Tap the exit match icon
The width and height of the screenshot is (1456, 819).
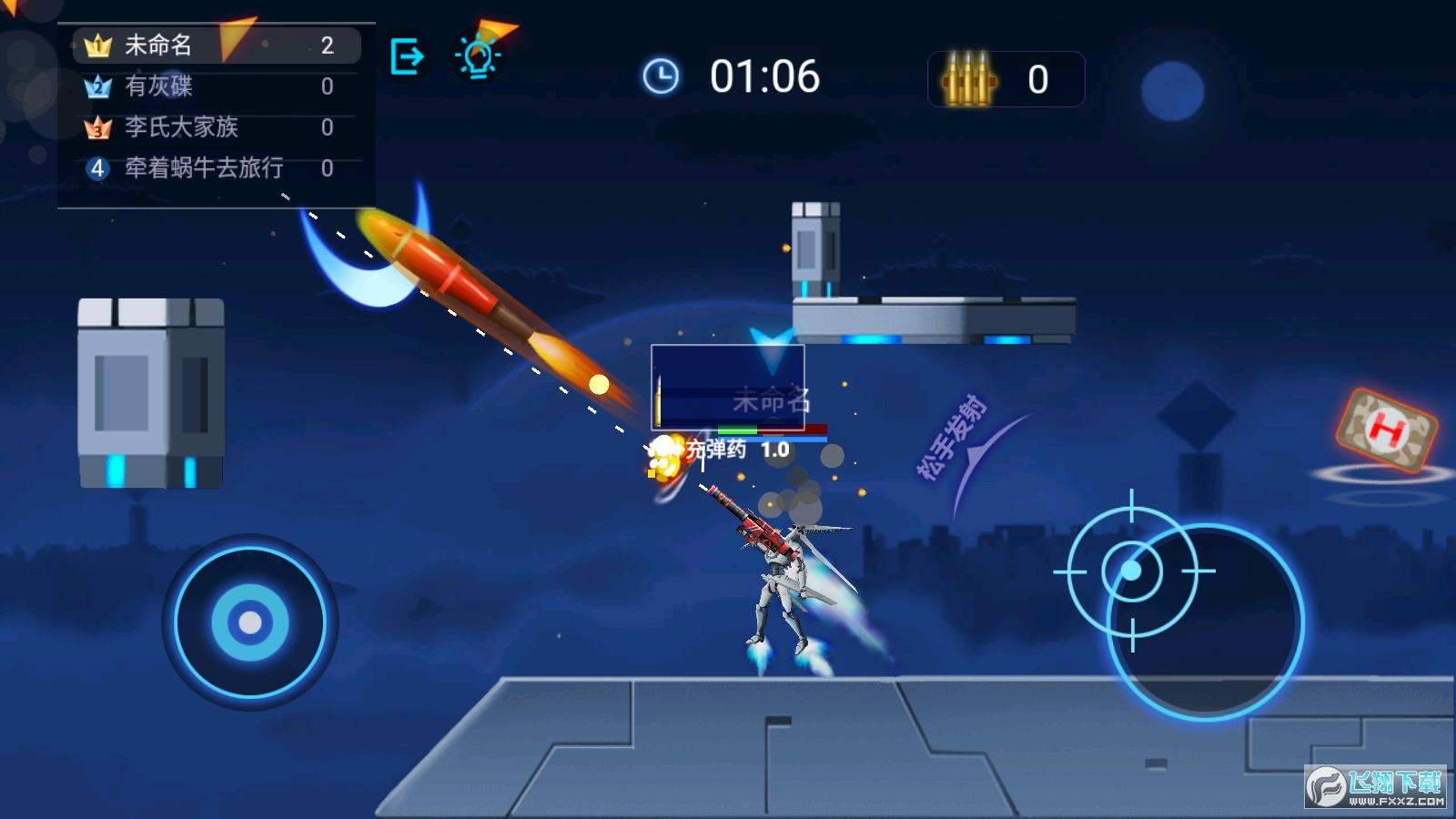click(x=406, y=57)
